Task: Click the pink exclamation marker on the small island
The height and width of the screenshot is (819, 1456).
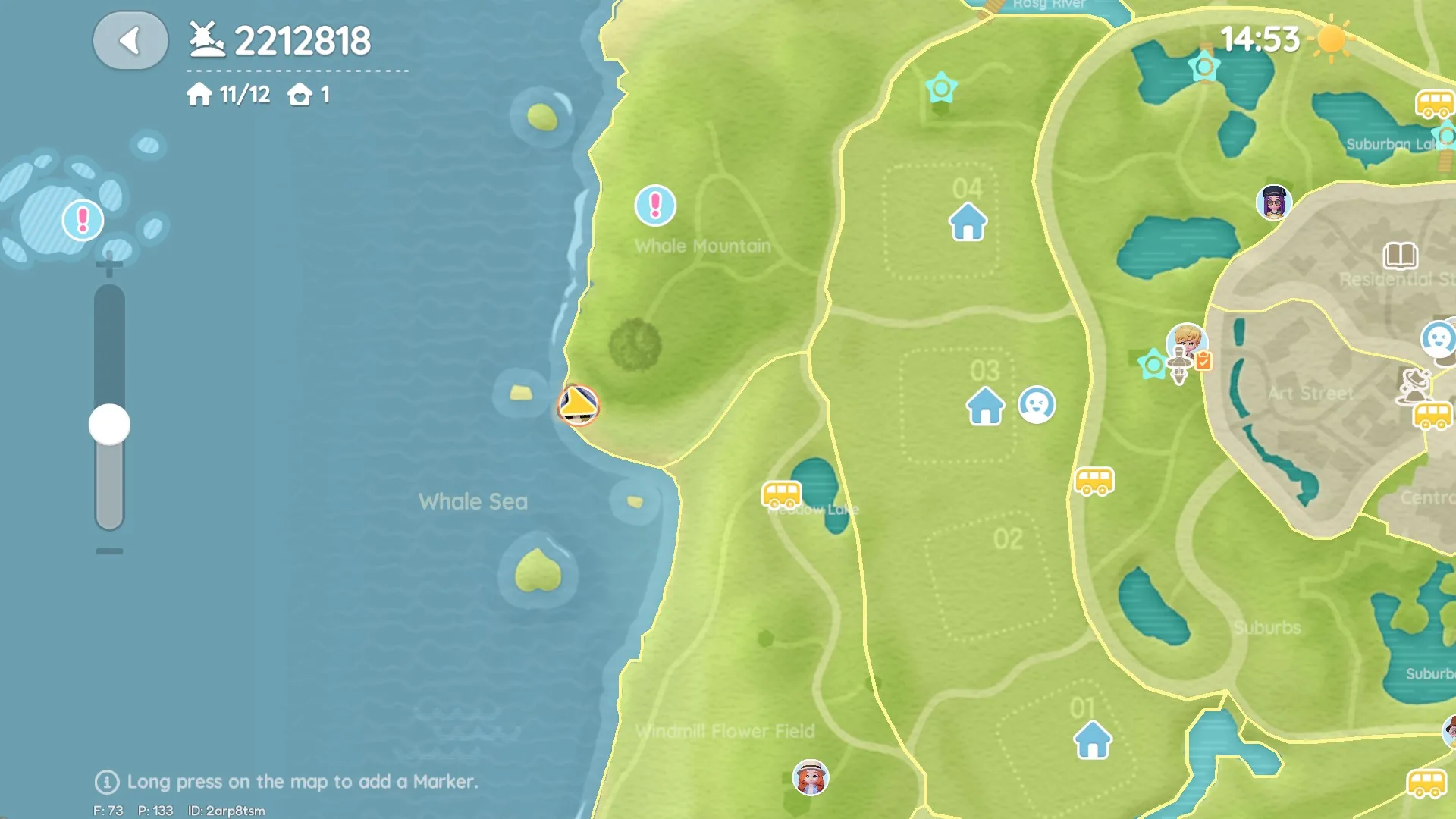Action: coord(81,219)
